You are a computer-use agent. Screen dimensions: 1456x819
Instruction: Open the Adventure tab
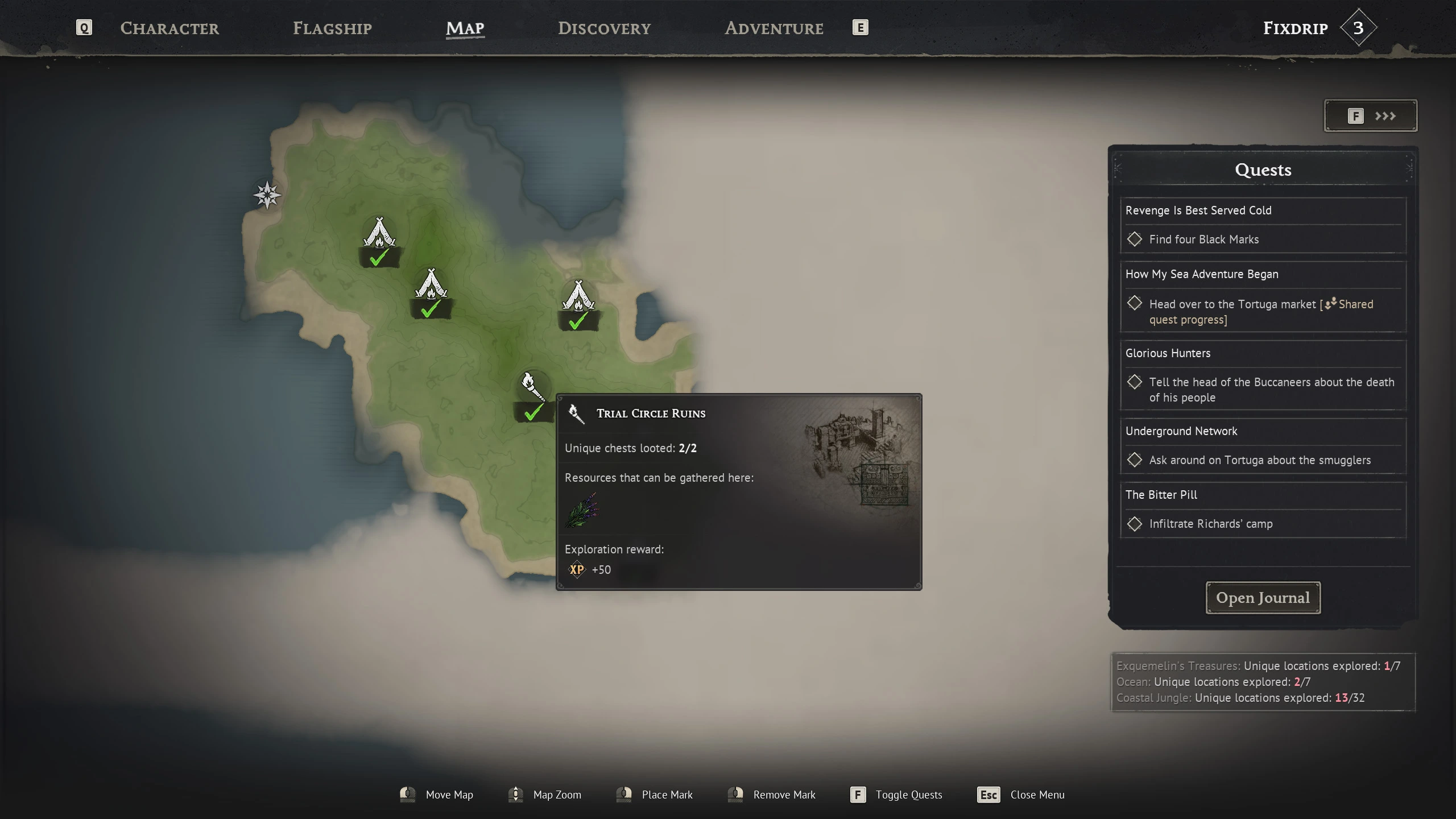click(x=773, y=28)
